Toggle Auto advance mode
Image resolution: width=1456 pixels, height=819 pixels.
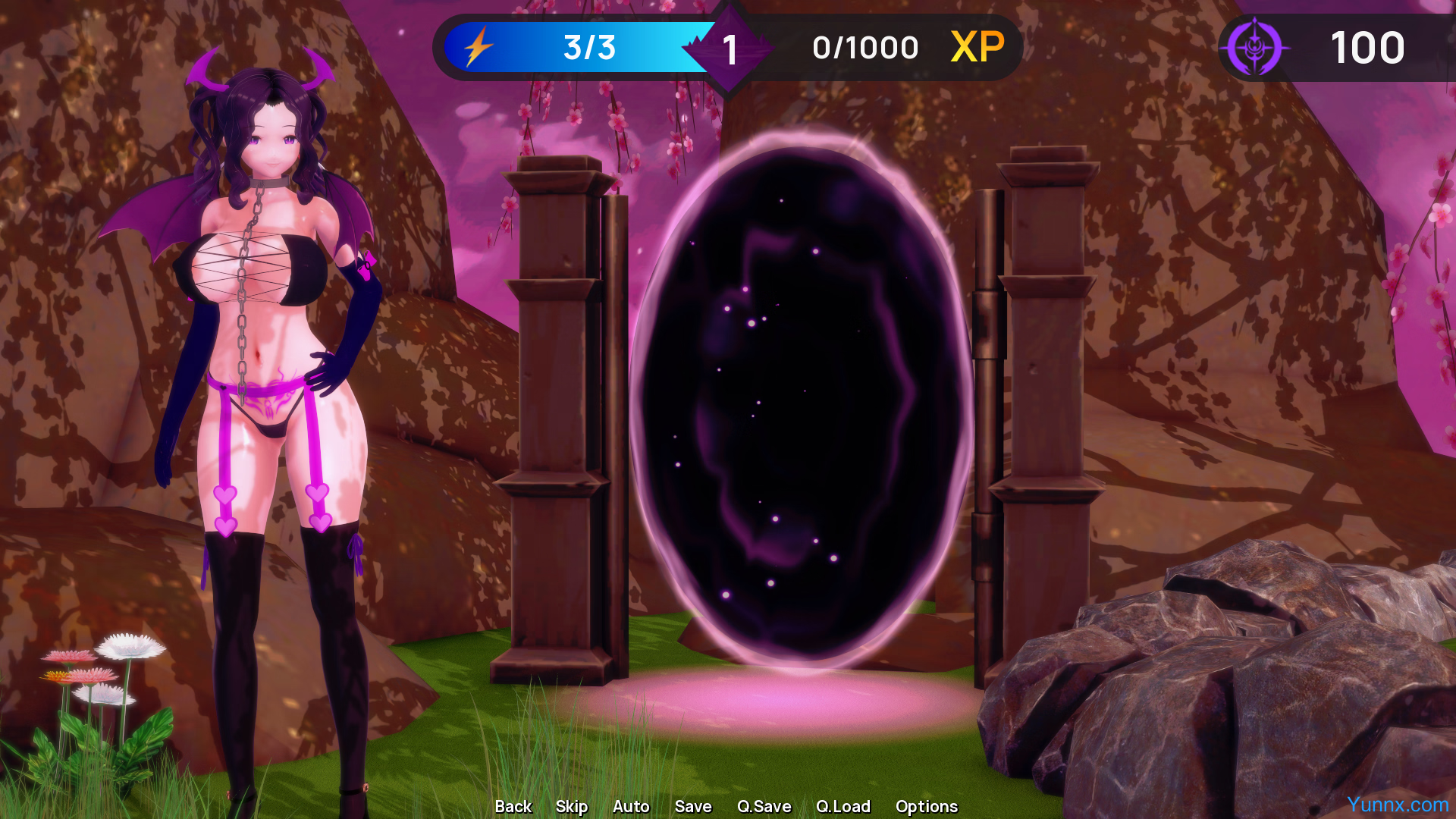tap(631, 806)
